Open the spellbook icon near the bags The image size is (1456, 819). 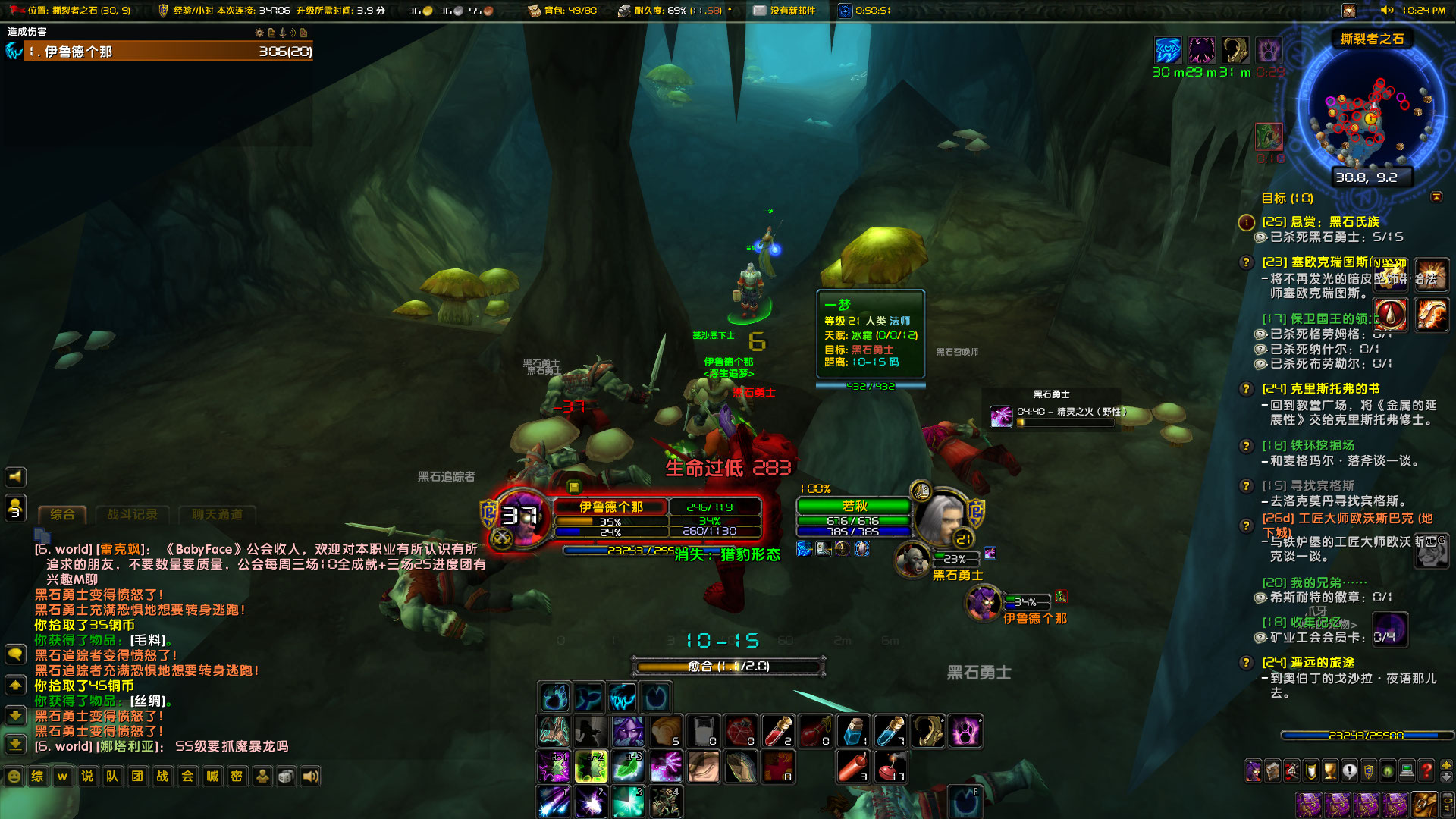1272,770
